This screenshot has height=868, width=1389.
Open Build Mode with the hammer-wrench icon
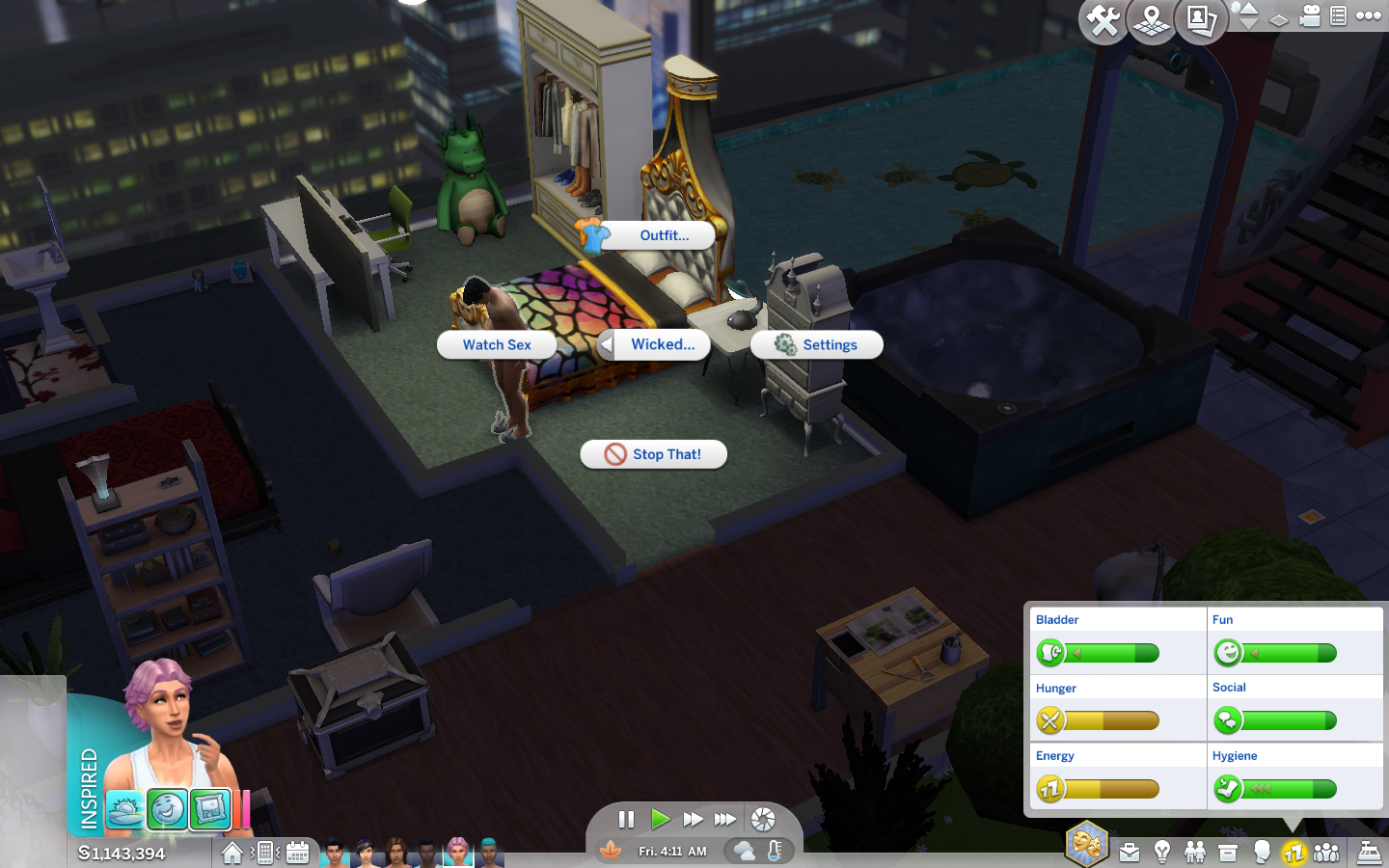coord(1103,20)
